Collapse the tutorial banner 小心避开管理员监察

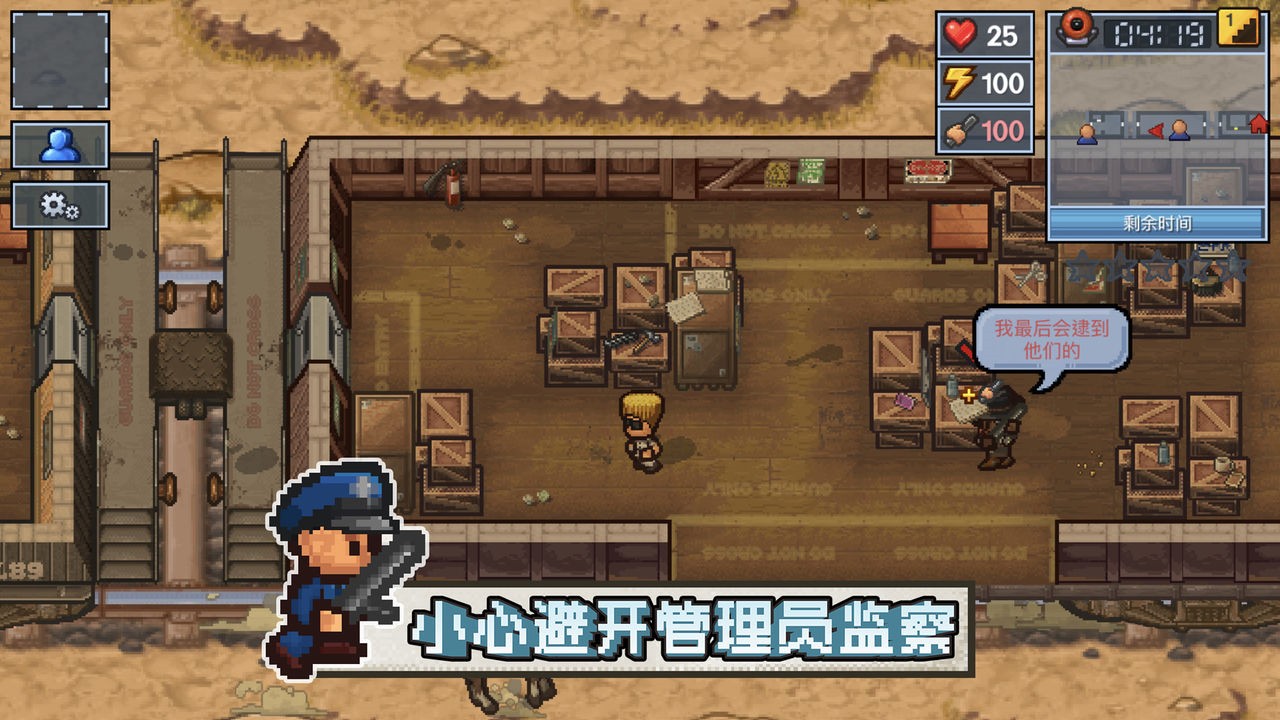coord(680,623)
